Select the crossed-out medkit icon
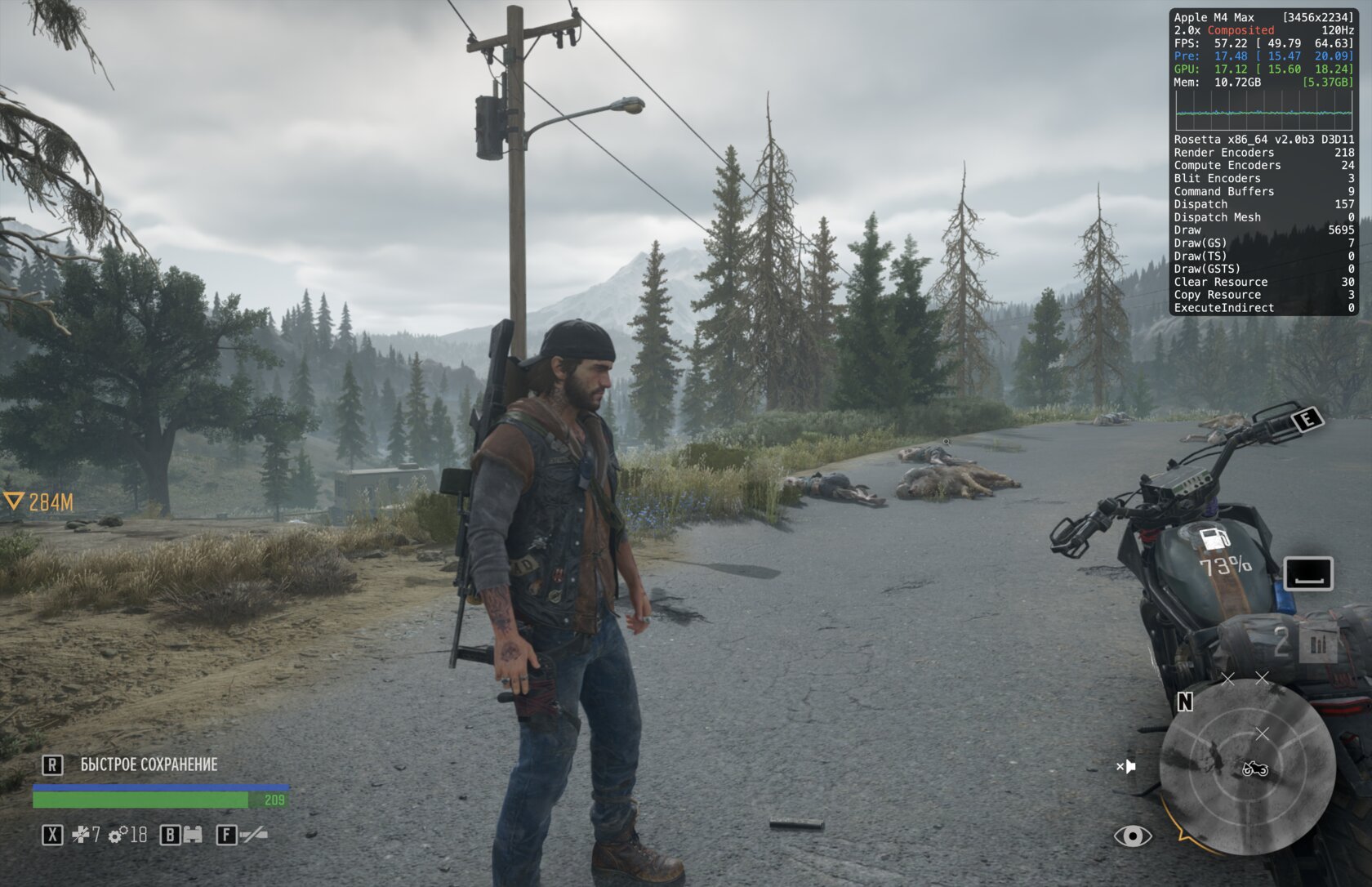Screen dimensions: 1372x887 click(81, 835)
